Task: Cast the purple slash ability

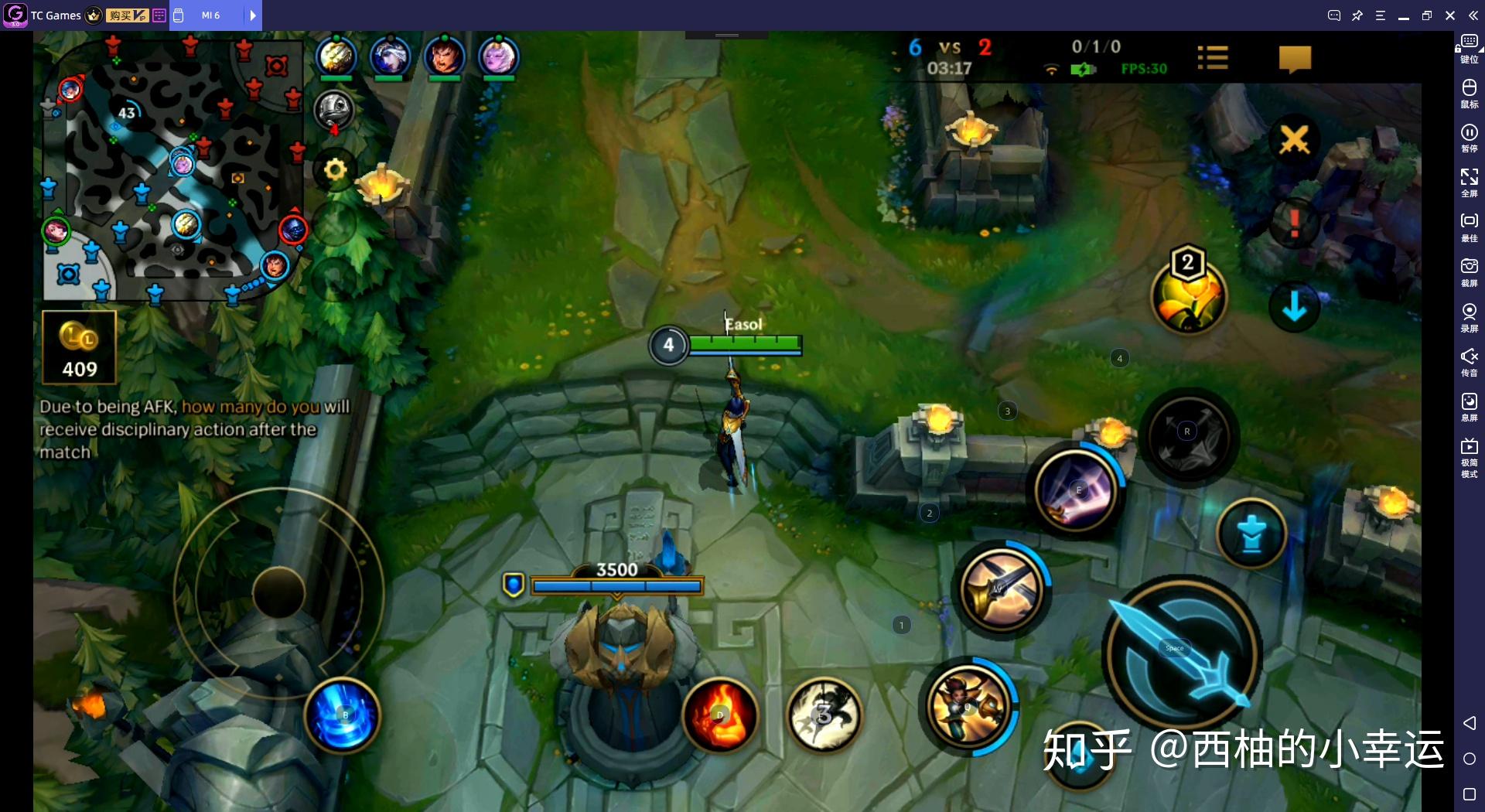Action: [x=1077, y=490]
